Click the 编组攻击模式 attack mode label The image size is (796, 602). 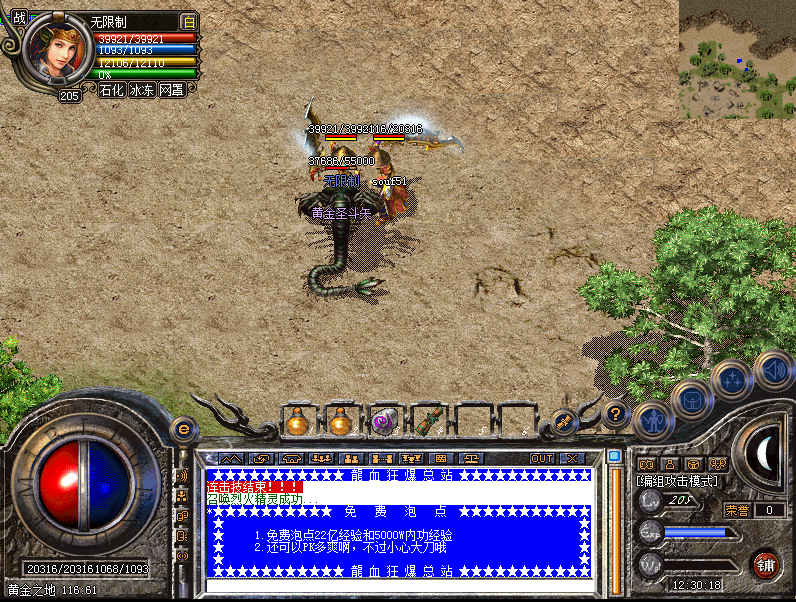click(x=677, y=481)
